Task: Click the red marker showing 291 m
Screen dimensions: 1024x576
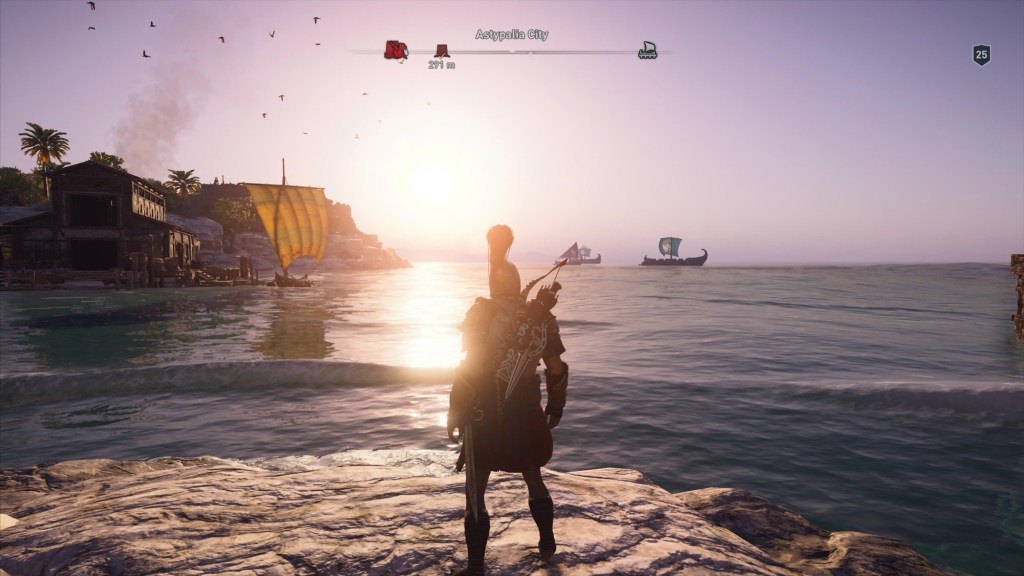Action: 441,51
